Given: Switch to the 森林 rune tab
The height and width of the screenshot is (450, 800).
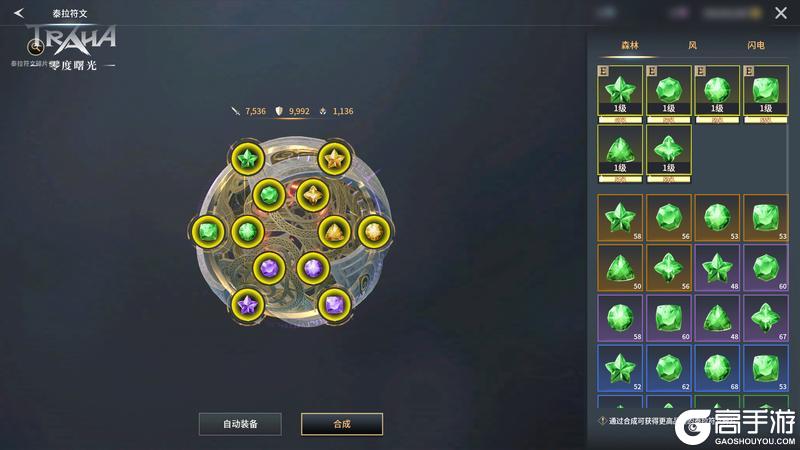Looking at the screenshot, I should (629, 45).
